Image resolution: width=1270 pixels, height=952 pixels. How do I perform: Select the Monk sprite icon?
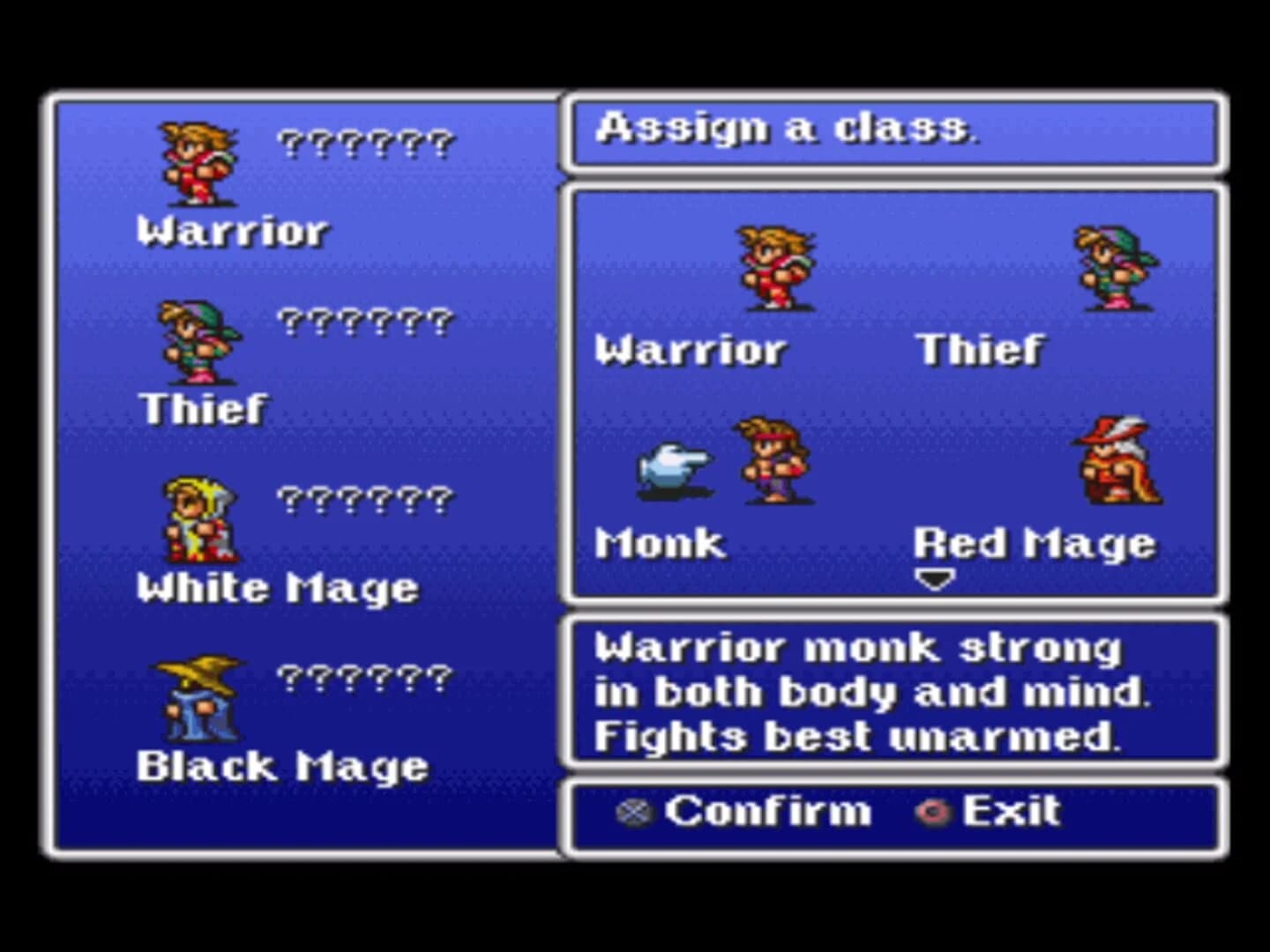tap(770, 463)
